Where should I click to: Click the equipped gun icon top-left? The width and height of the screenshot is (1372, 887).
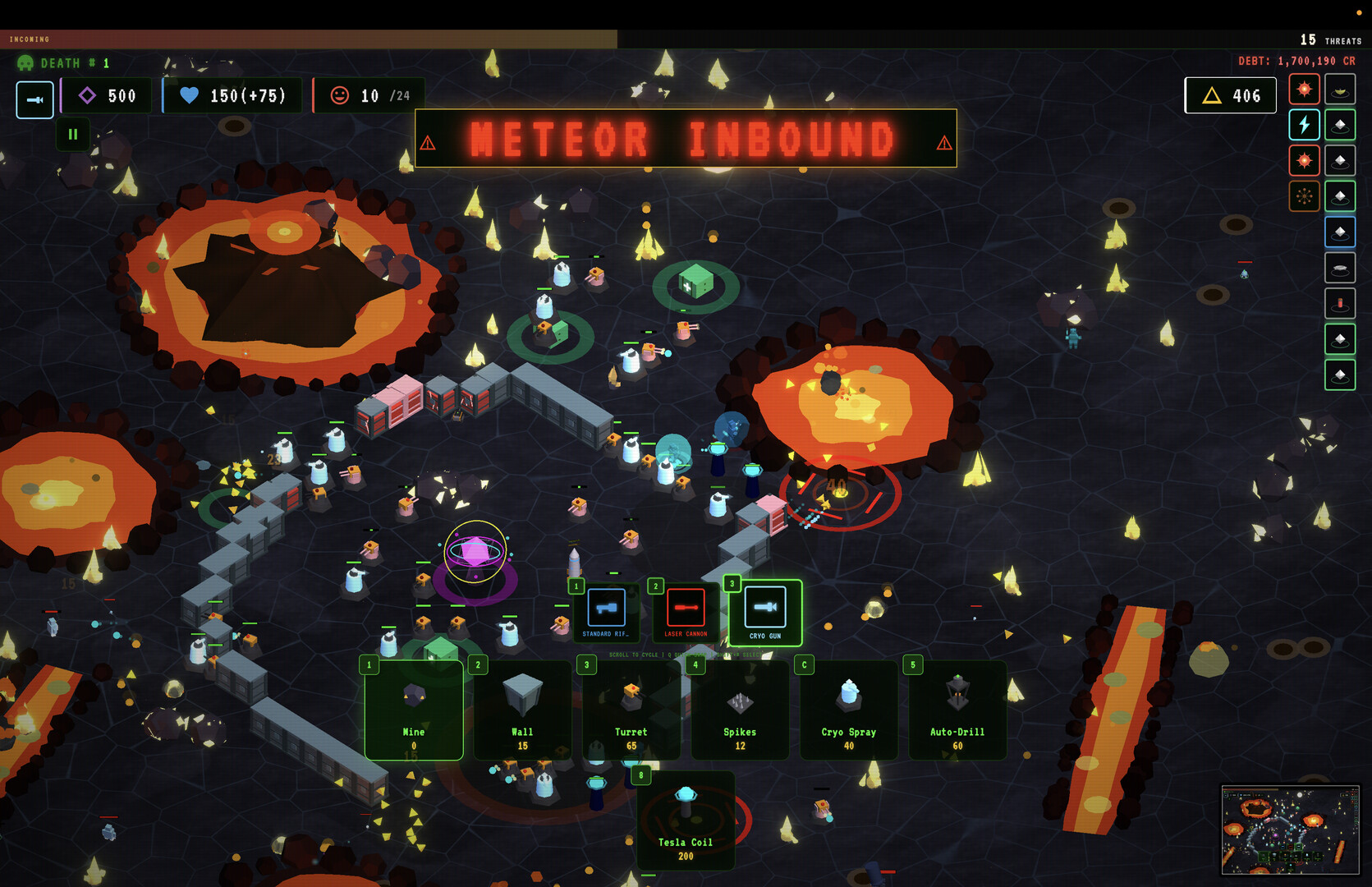click(35, 99)
